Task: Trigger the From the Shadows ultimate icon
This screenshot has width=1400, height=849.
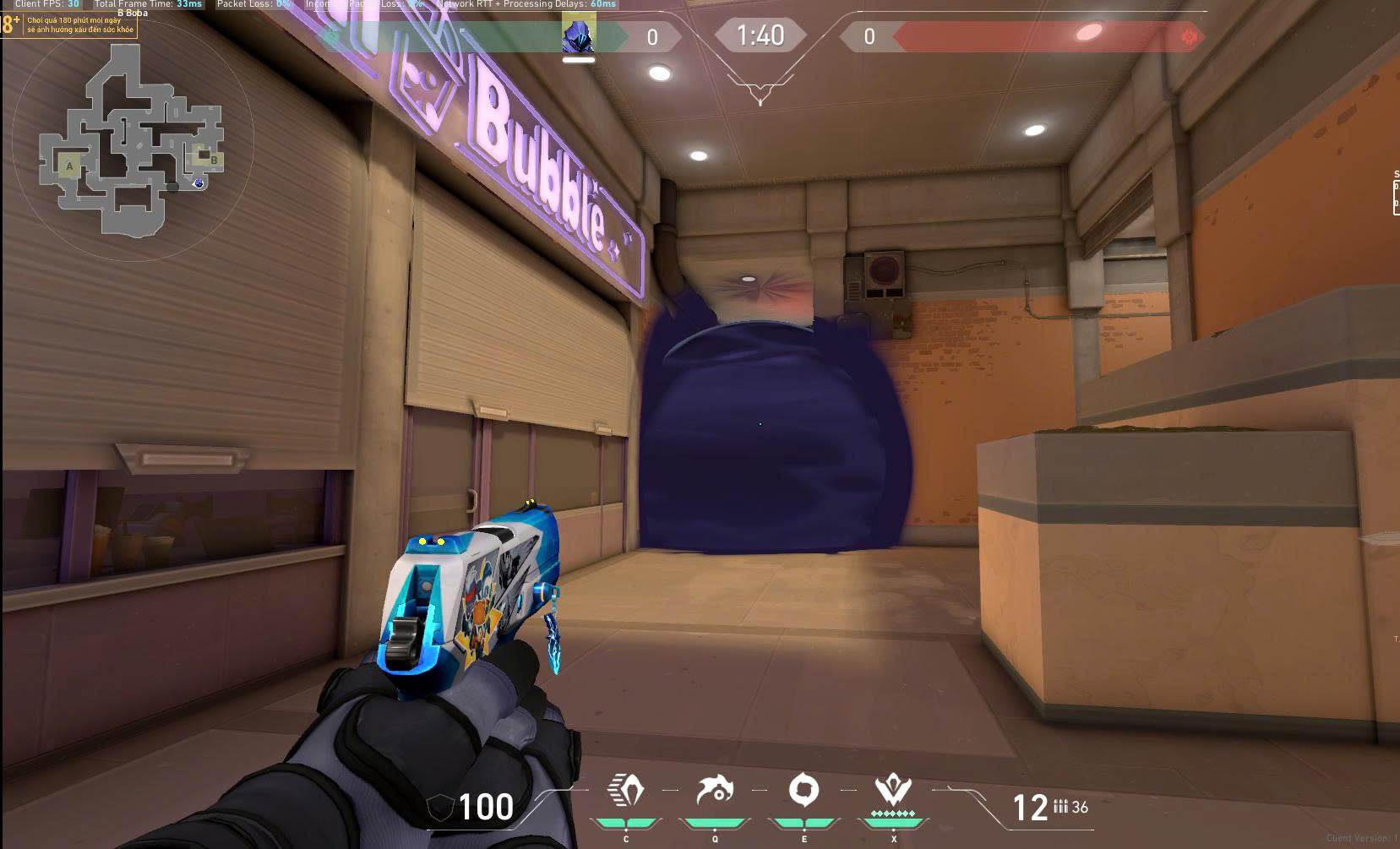Action: pos(893,791)
